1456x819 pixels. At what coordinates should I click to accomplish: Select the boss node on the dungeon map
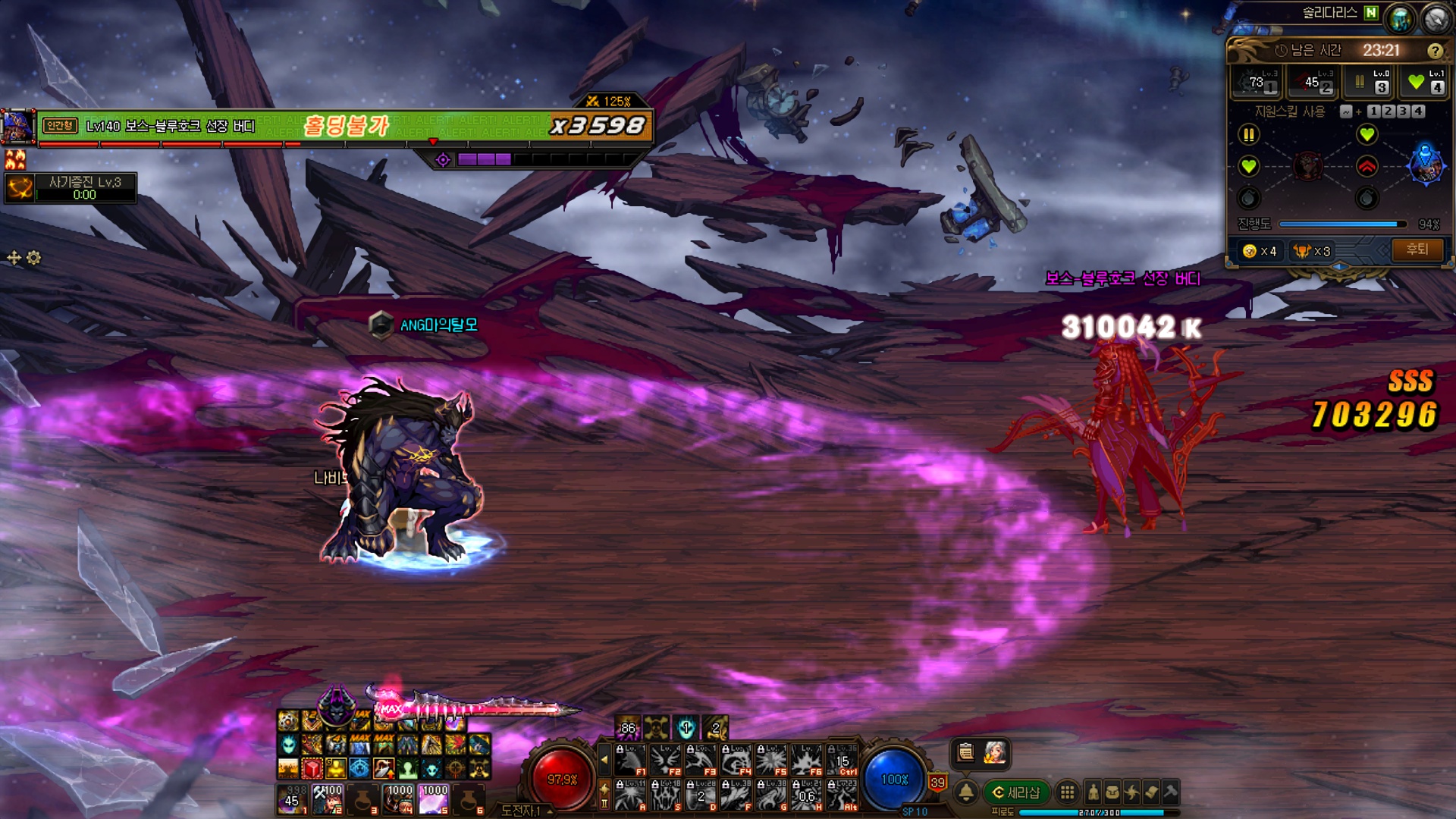1425,164
